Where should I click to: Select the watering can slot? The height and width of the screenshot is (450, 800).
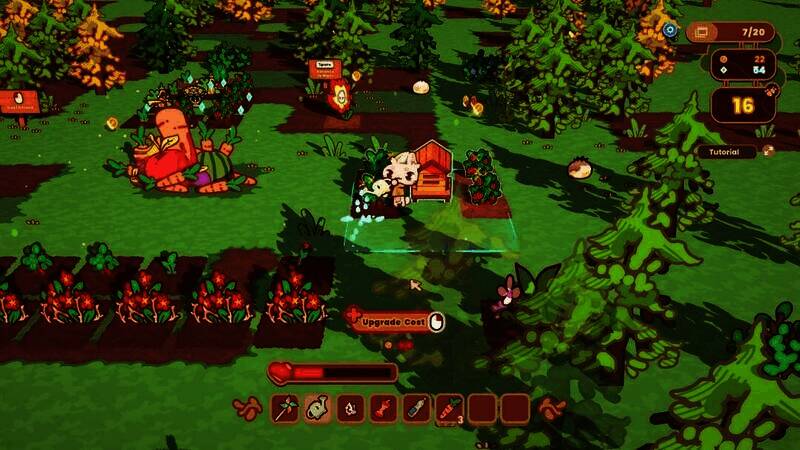[318, 408]
